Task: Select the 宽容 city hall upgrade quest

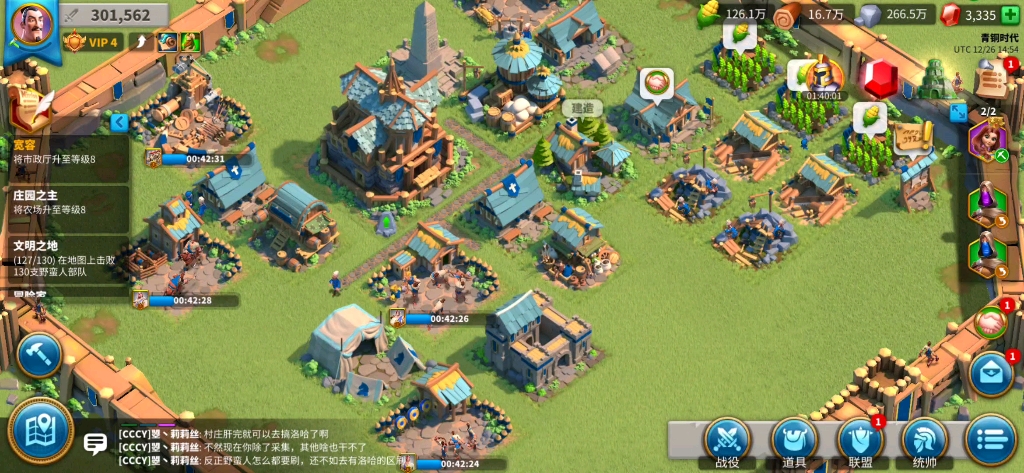Action: (65, 153)
